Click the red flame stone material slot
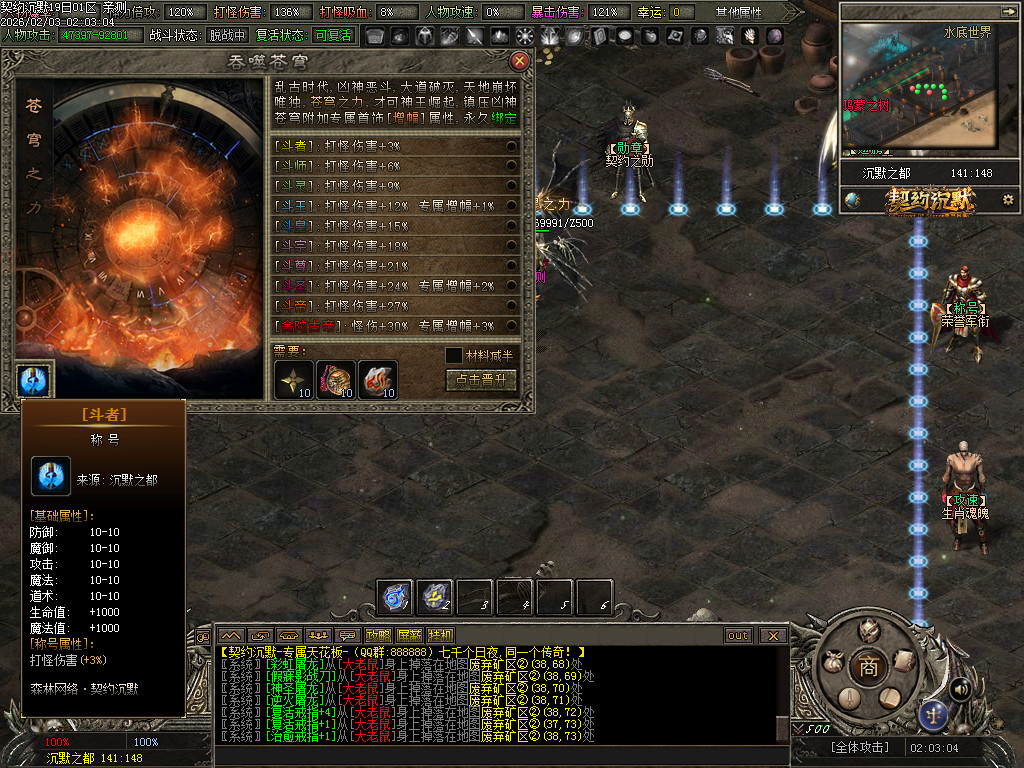Screen dimensions: 1024x768 tap(377, 379)
